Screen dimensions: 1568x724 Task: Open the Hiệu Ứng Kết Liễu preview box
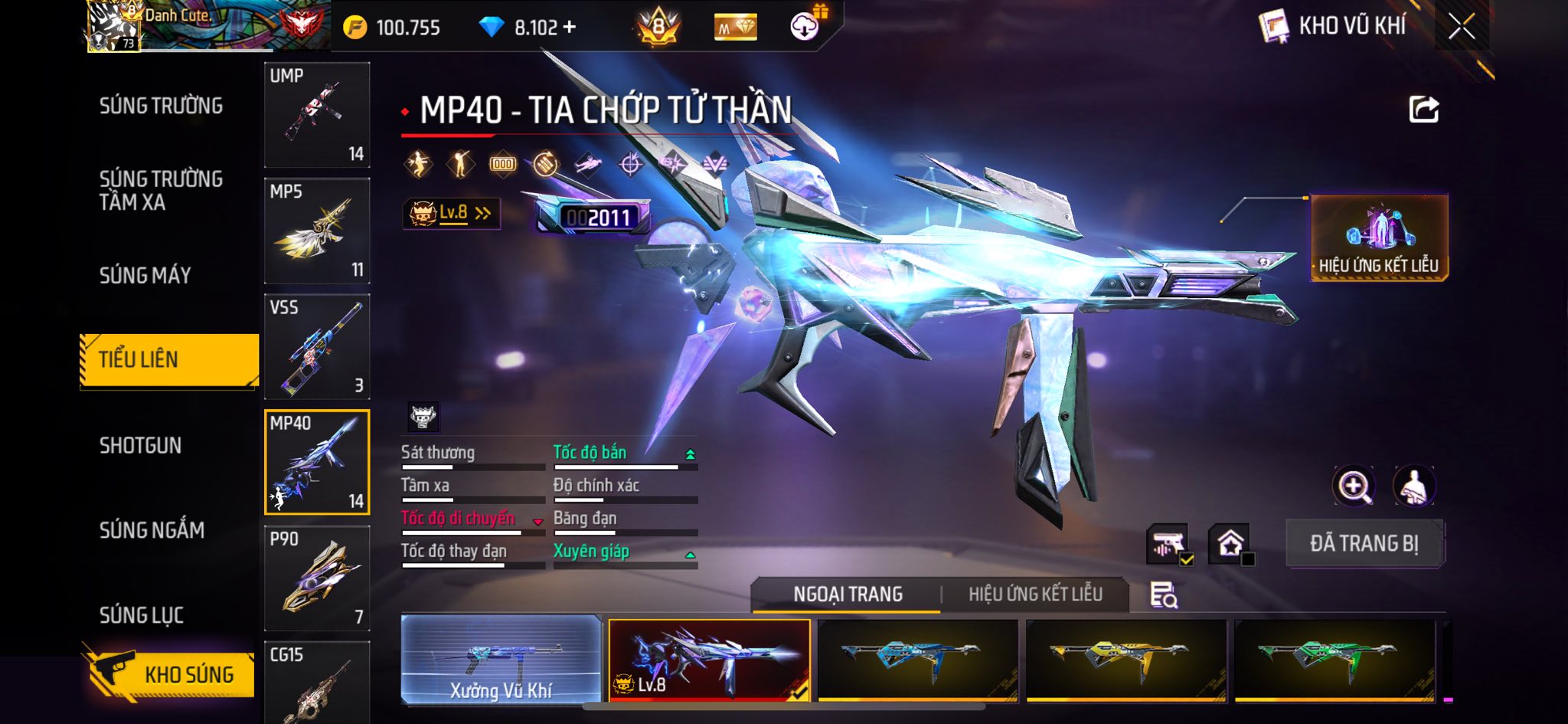[x=1378, y=238]
